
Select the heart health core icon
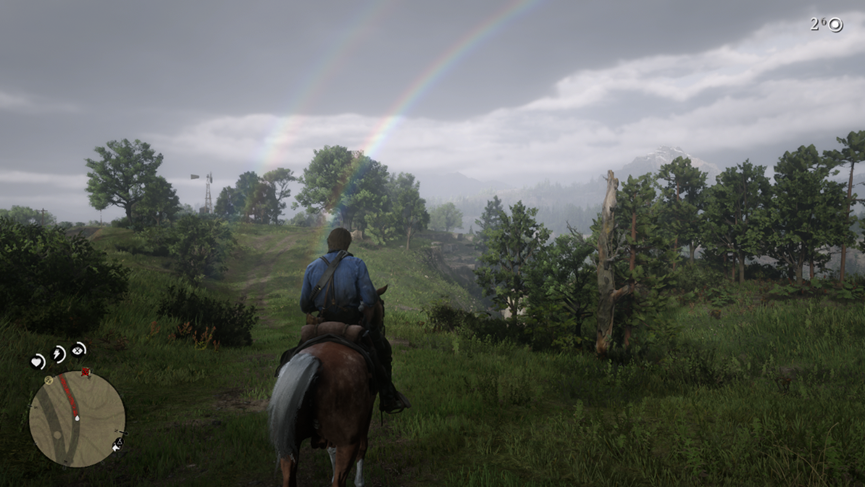[x=38, y=361]
